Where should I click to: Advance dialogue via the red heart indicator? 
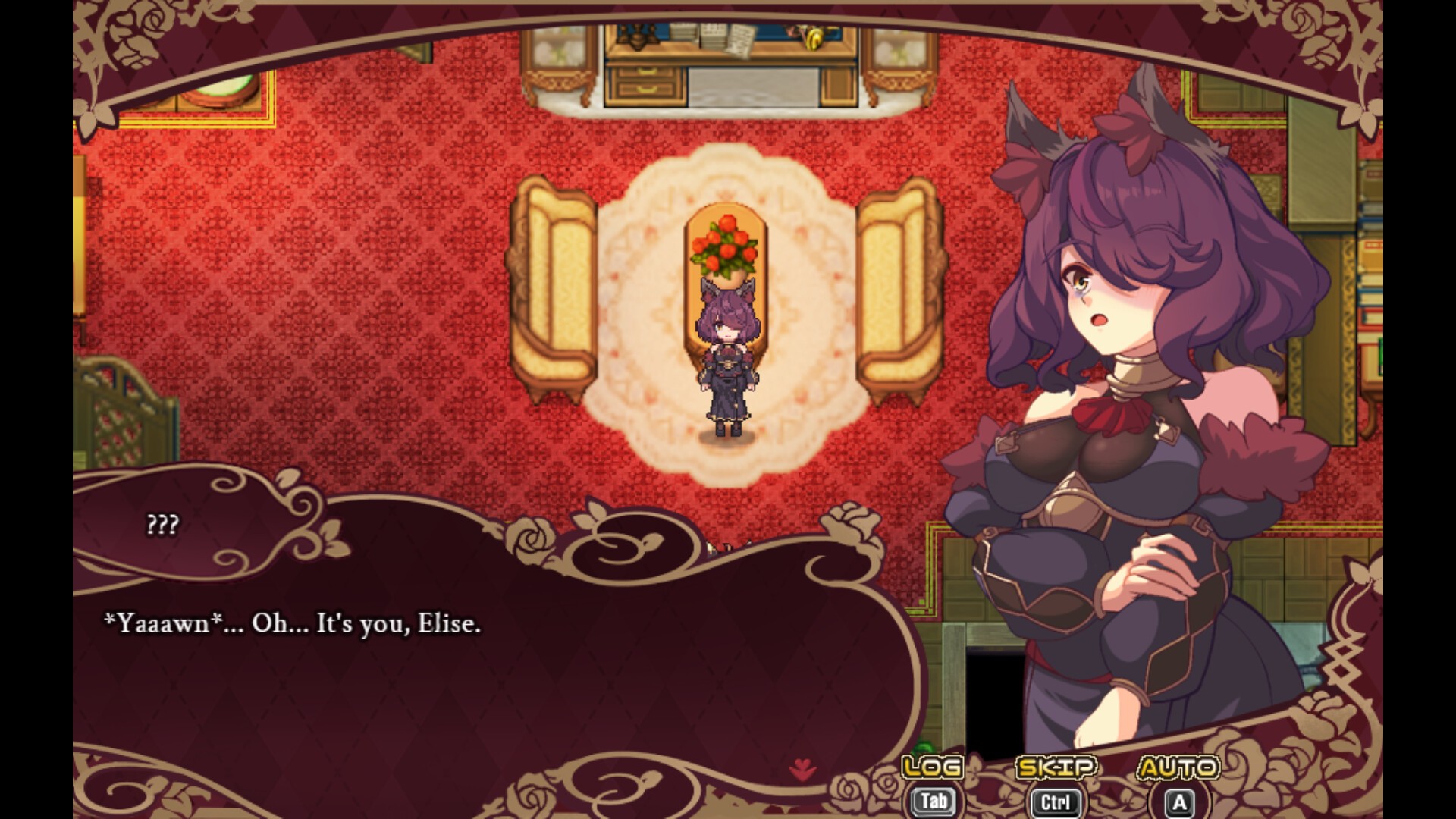coord(802,770)
